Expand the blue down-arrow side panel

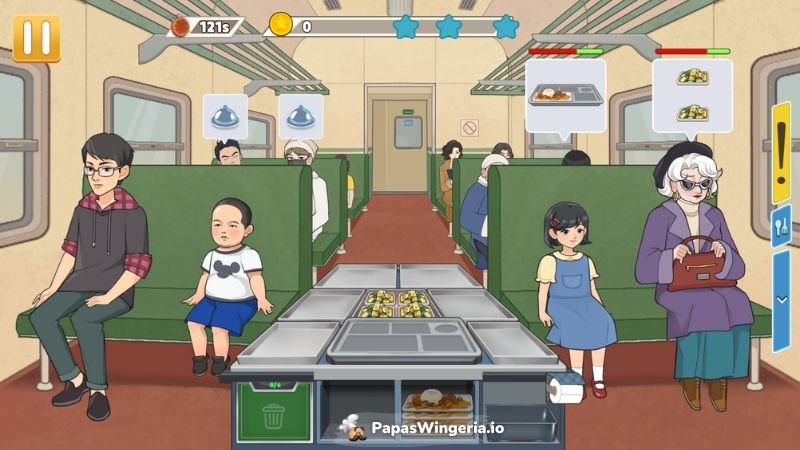(781, 300)
